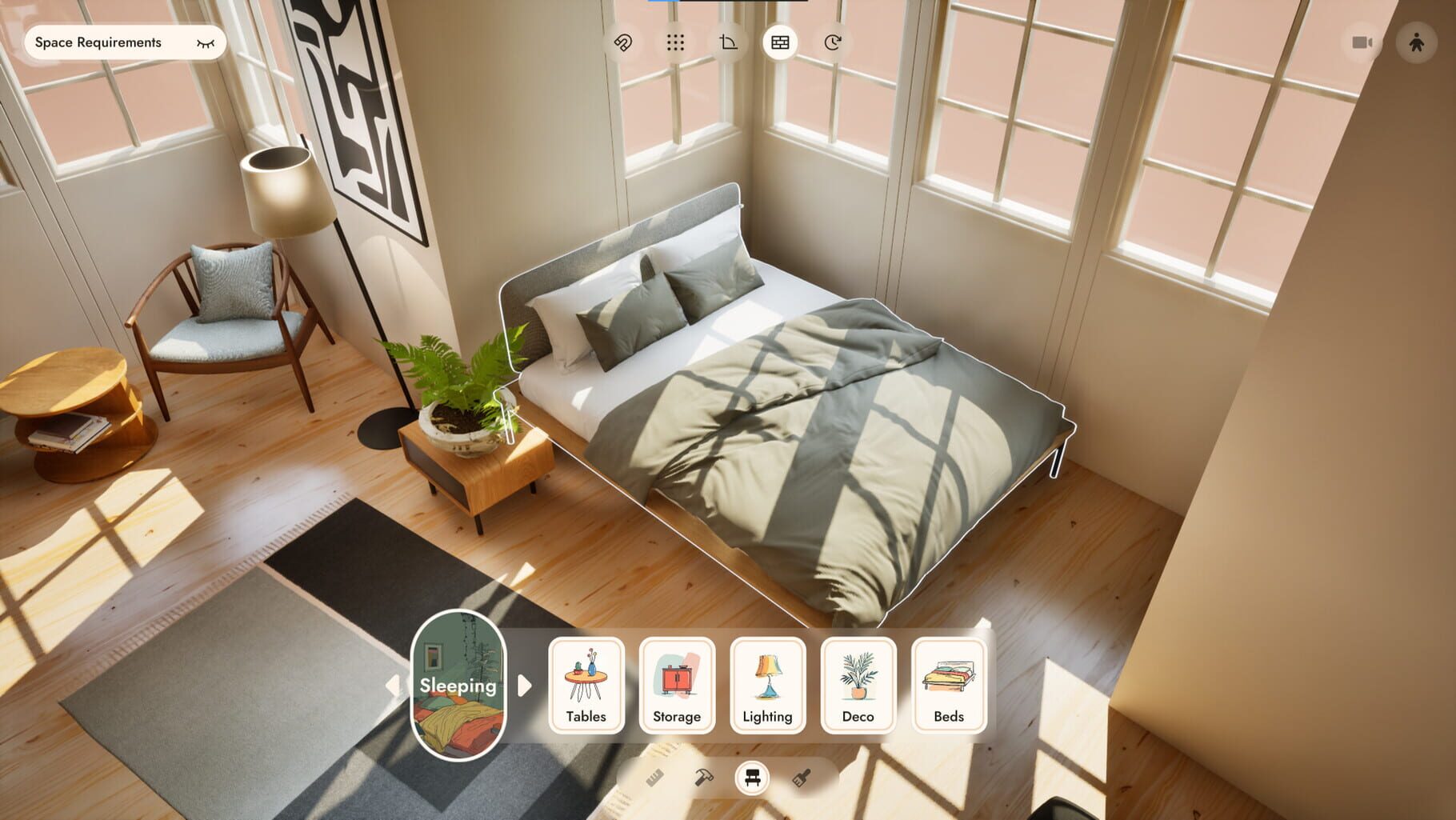
Task: Select the rotation angle tool
Action: pyautogui.click(x=729, y=43)
